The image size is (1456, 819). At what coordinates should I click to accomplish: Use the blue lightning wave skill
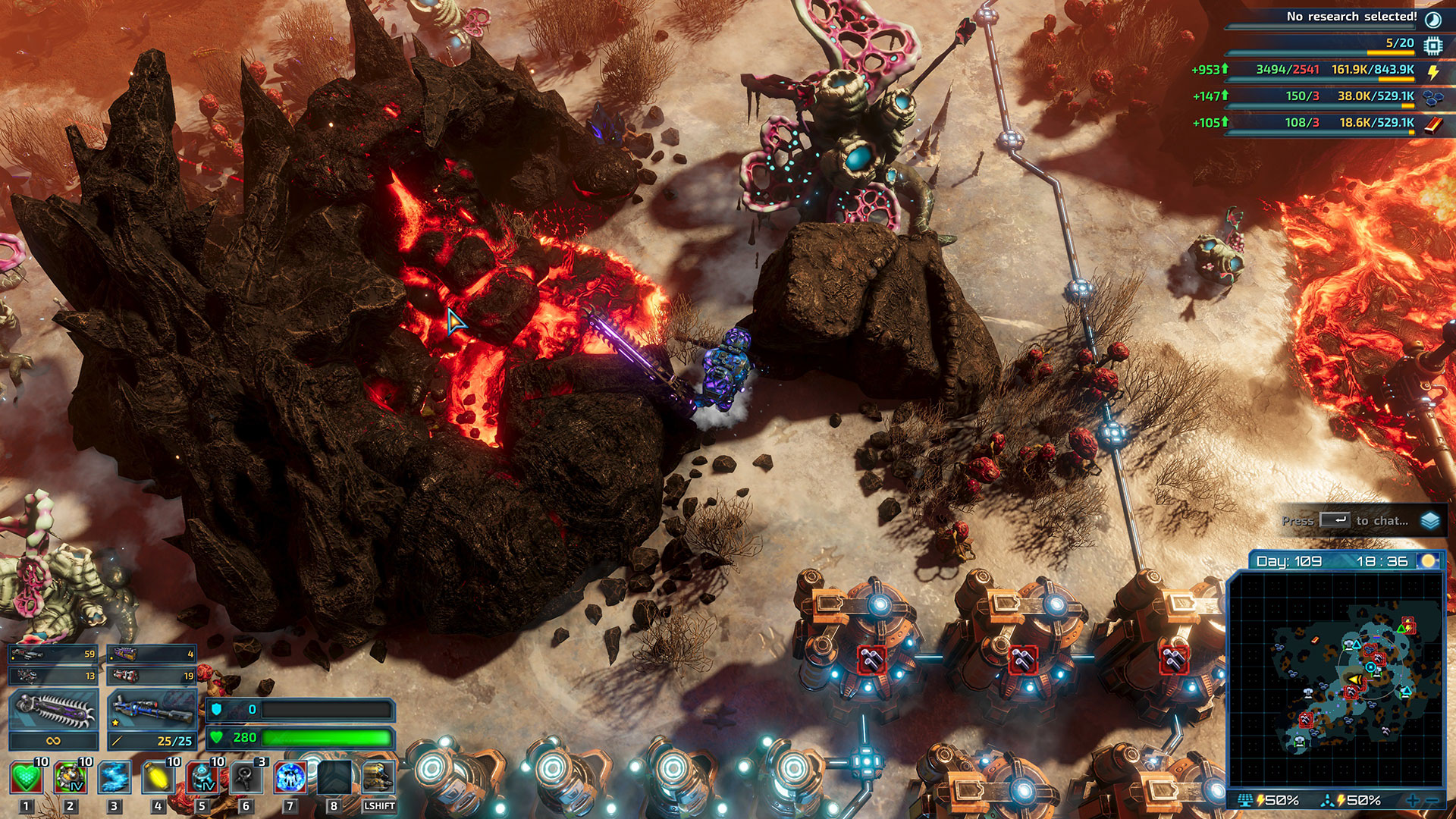[x=115, y=778]
